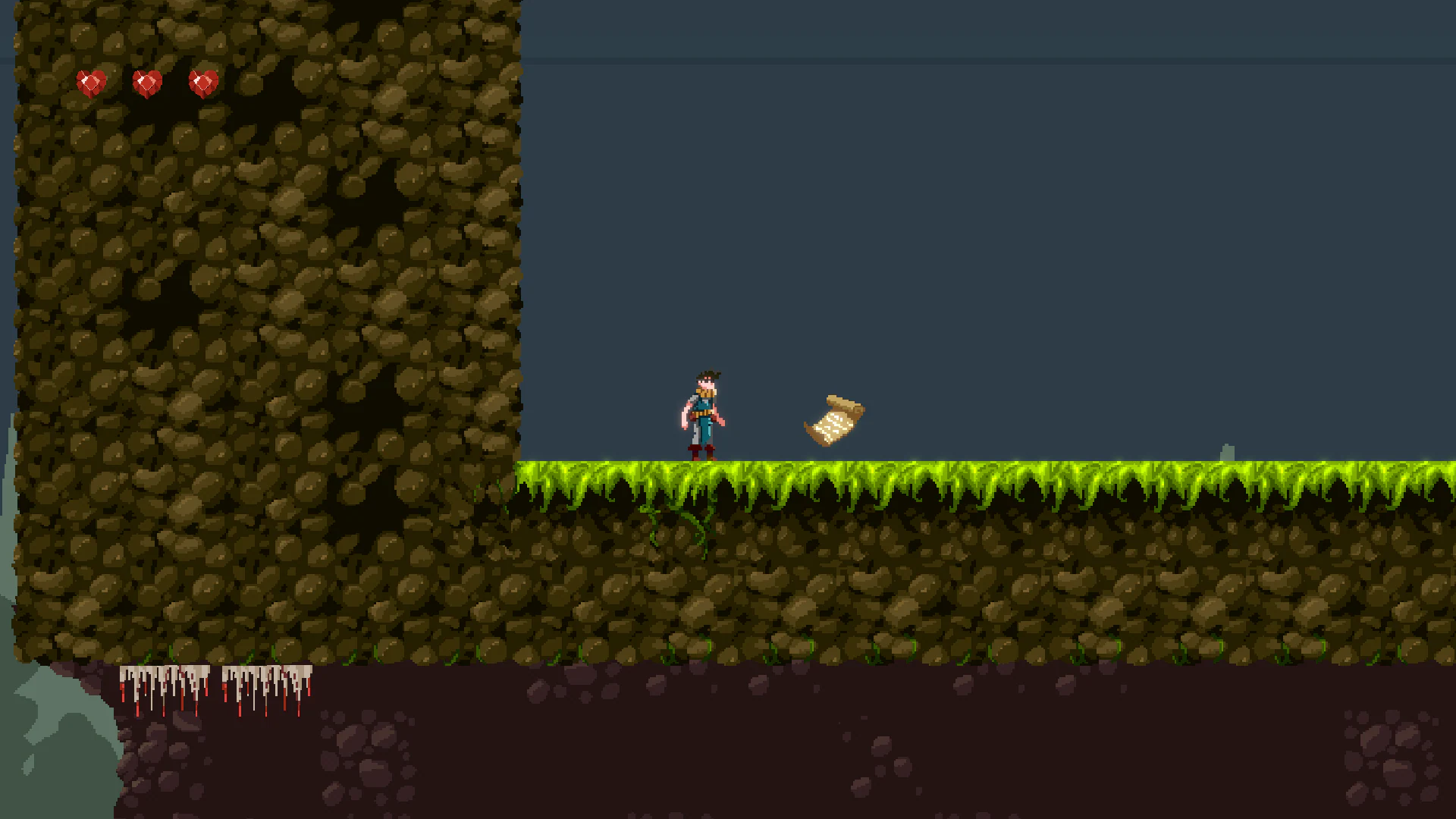Click the first heart in the health bar
Viewport: 1456px width, 819px height.
[x=90, y=82]
